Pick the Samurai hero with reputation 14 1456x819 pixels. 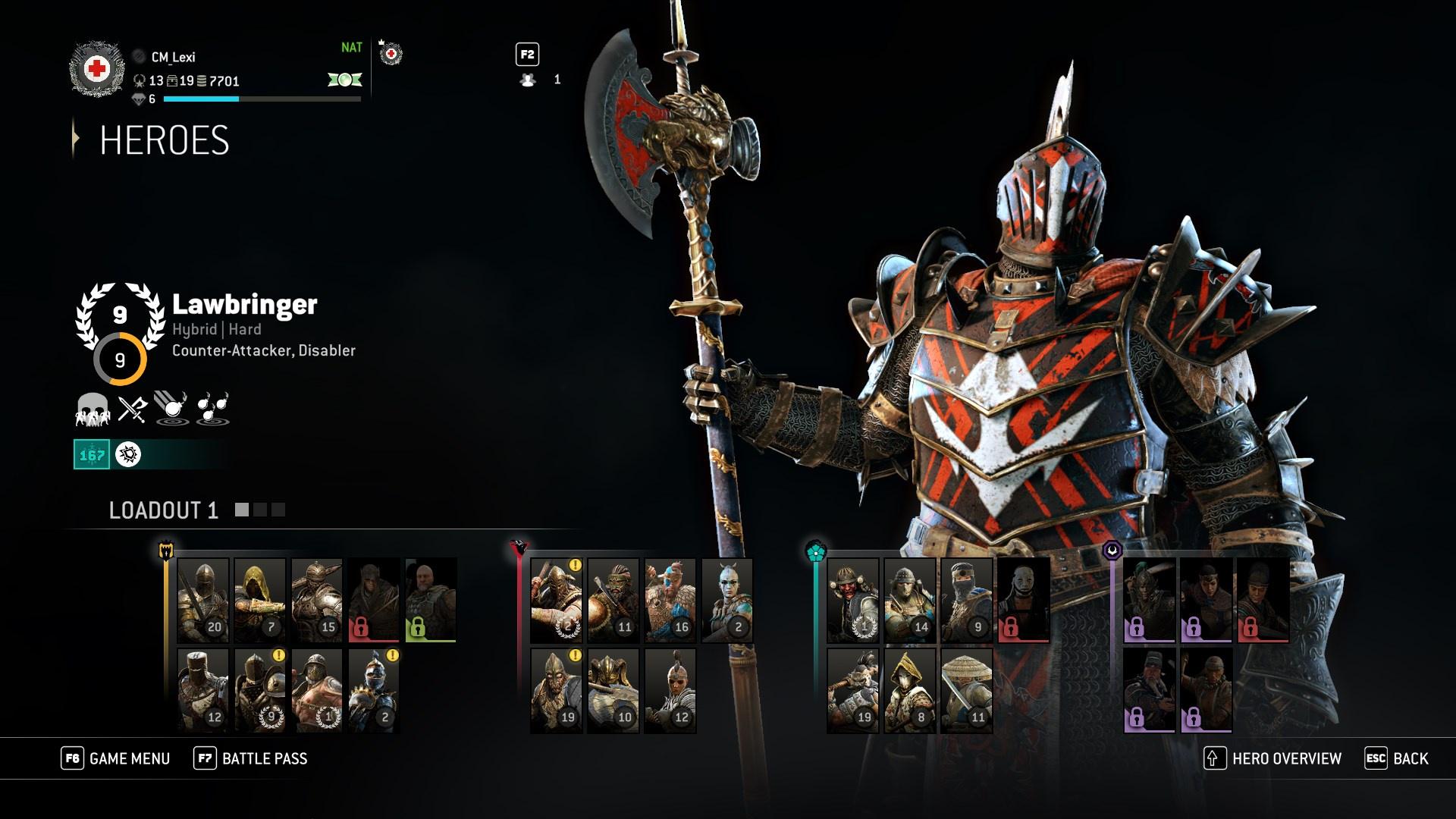point(909,600)
